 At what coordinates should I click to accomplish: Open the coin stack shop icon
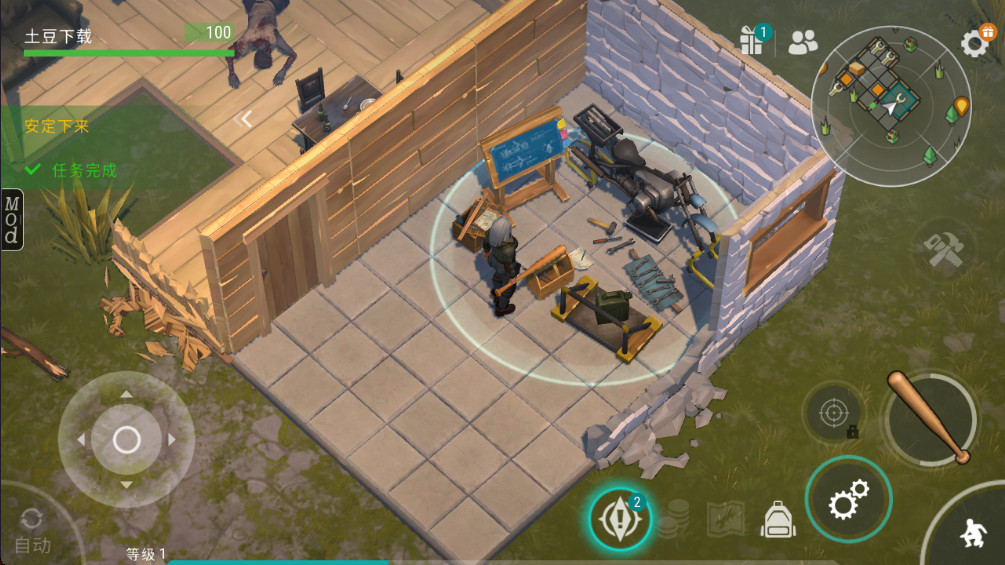pyautogui.click(x=673, y=517)
